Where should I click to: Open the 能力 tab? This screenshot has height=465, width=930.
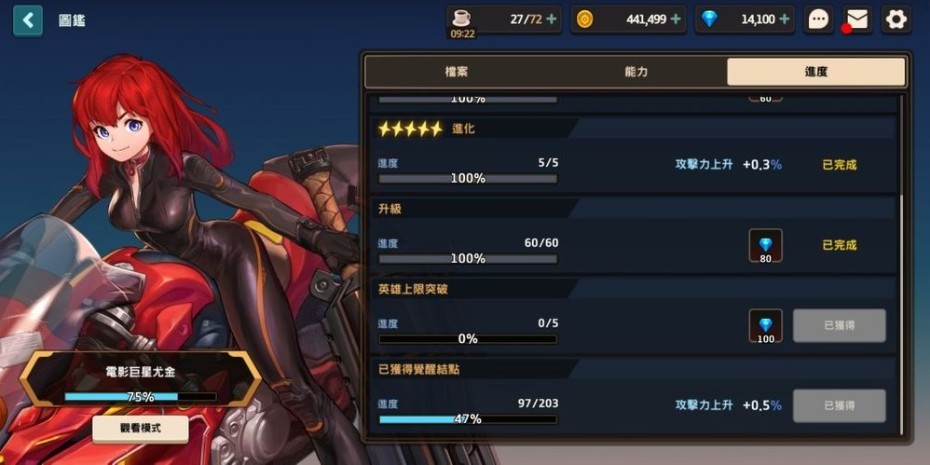(x=636, y=72)
